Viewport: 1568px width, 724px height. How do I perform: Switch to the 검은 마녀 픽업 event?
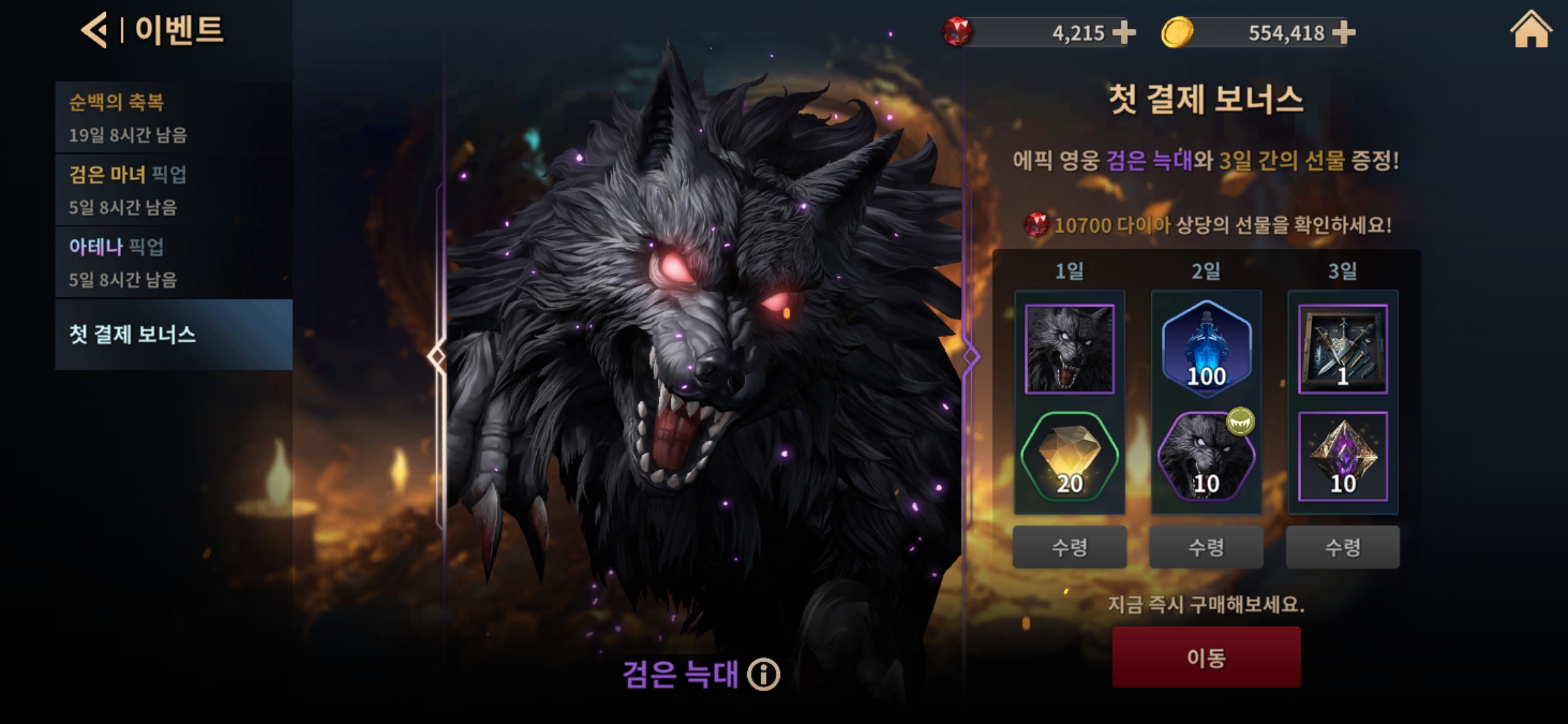[173, 190]
